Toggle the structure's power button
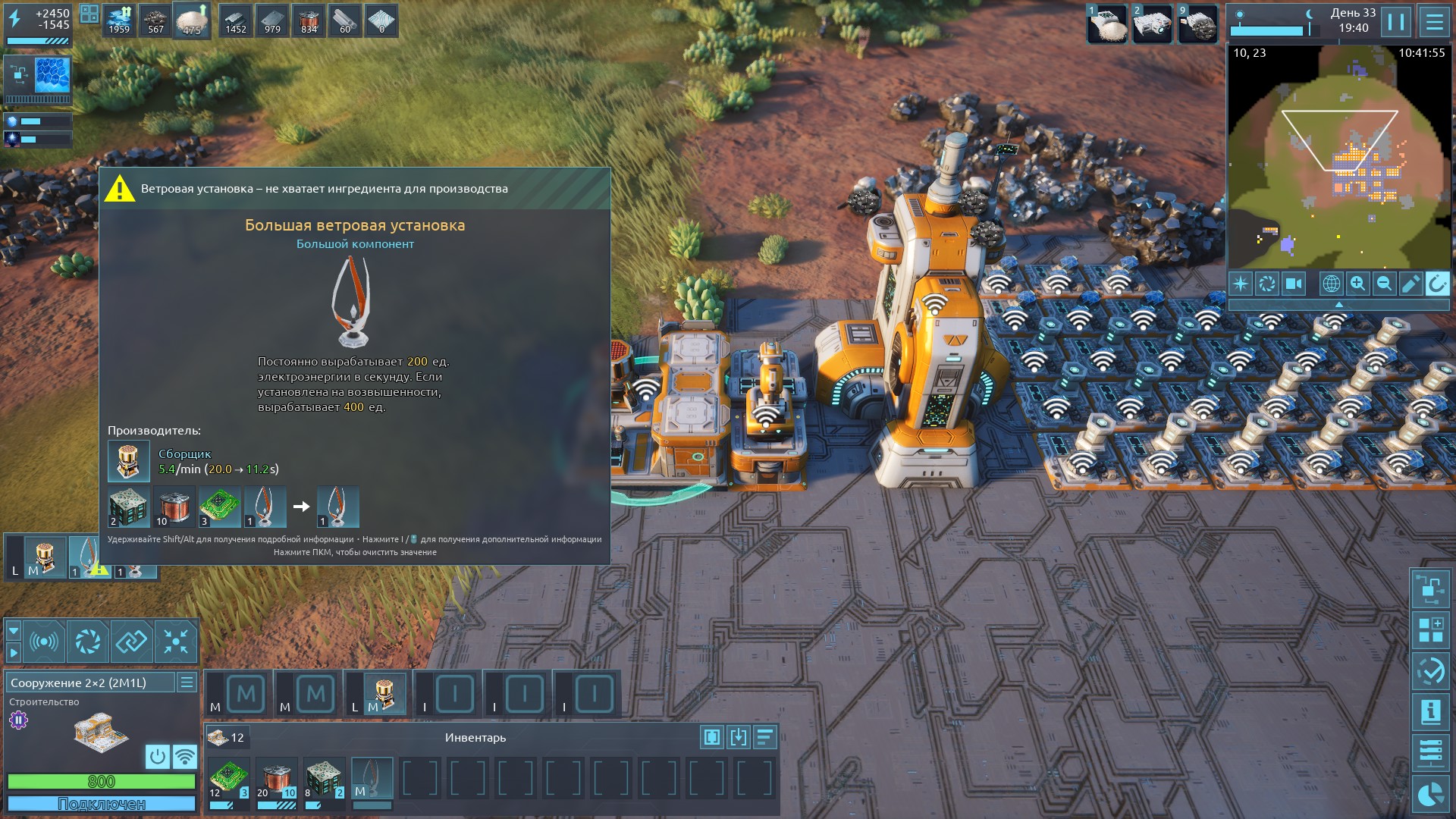This screenshot has width=1456, height=819. (x=157, y=756)
